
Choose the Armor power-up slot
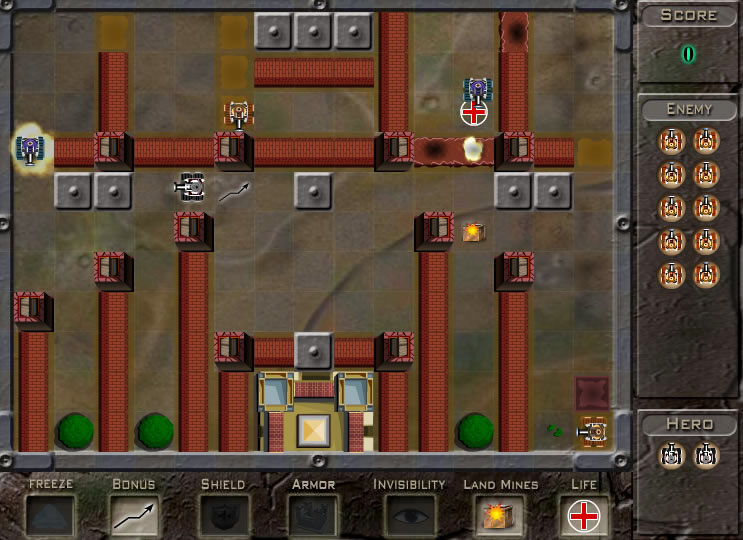coord(311,515)
